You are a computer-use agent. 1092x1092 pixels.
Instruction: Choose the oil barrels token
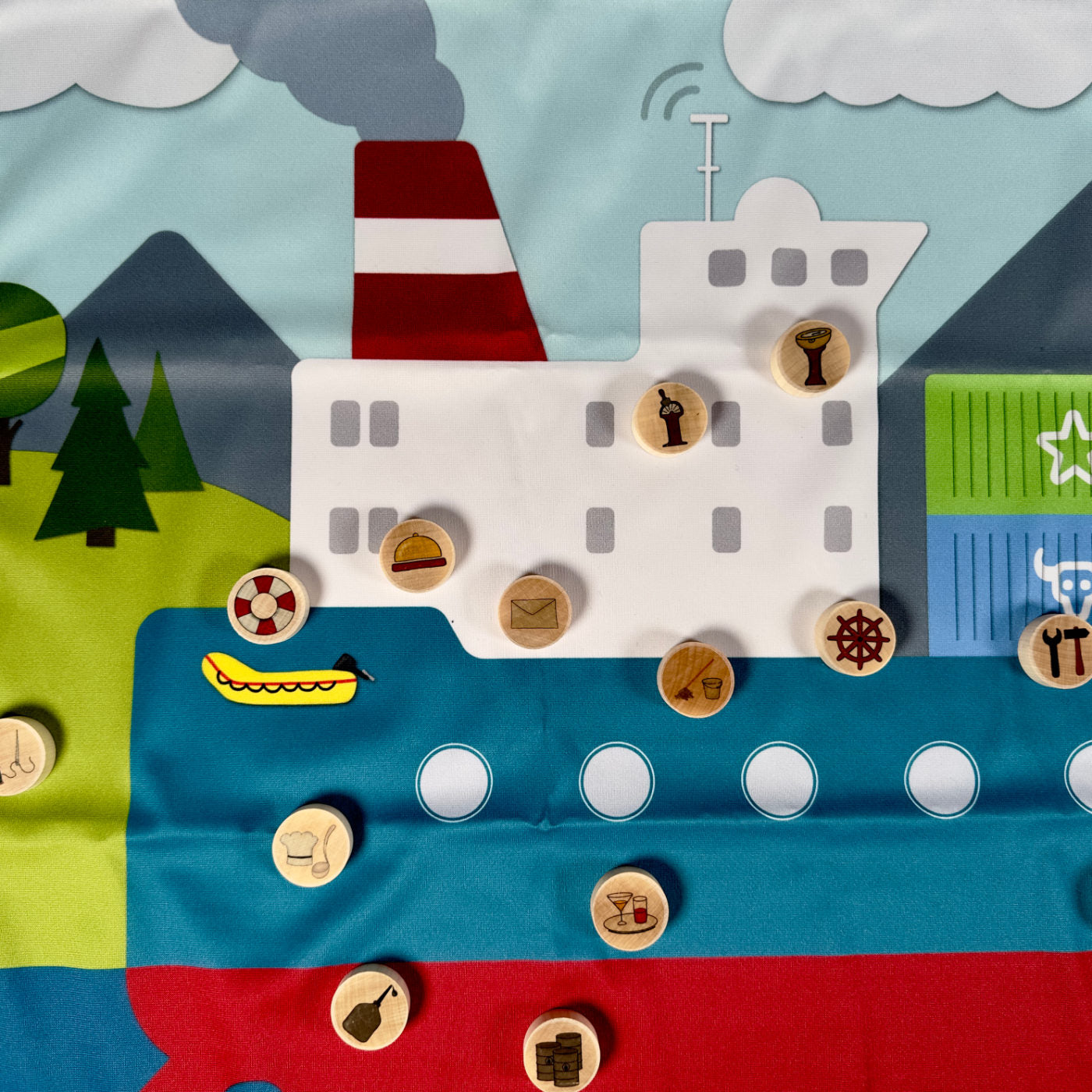pos(562,1051)
